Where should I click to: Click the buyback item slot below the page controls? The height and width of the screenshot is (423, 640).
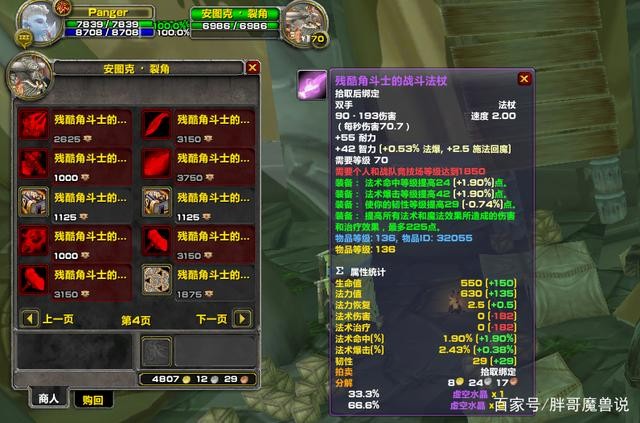(156, 351)
